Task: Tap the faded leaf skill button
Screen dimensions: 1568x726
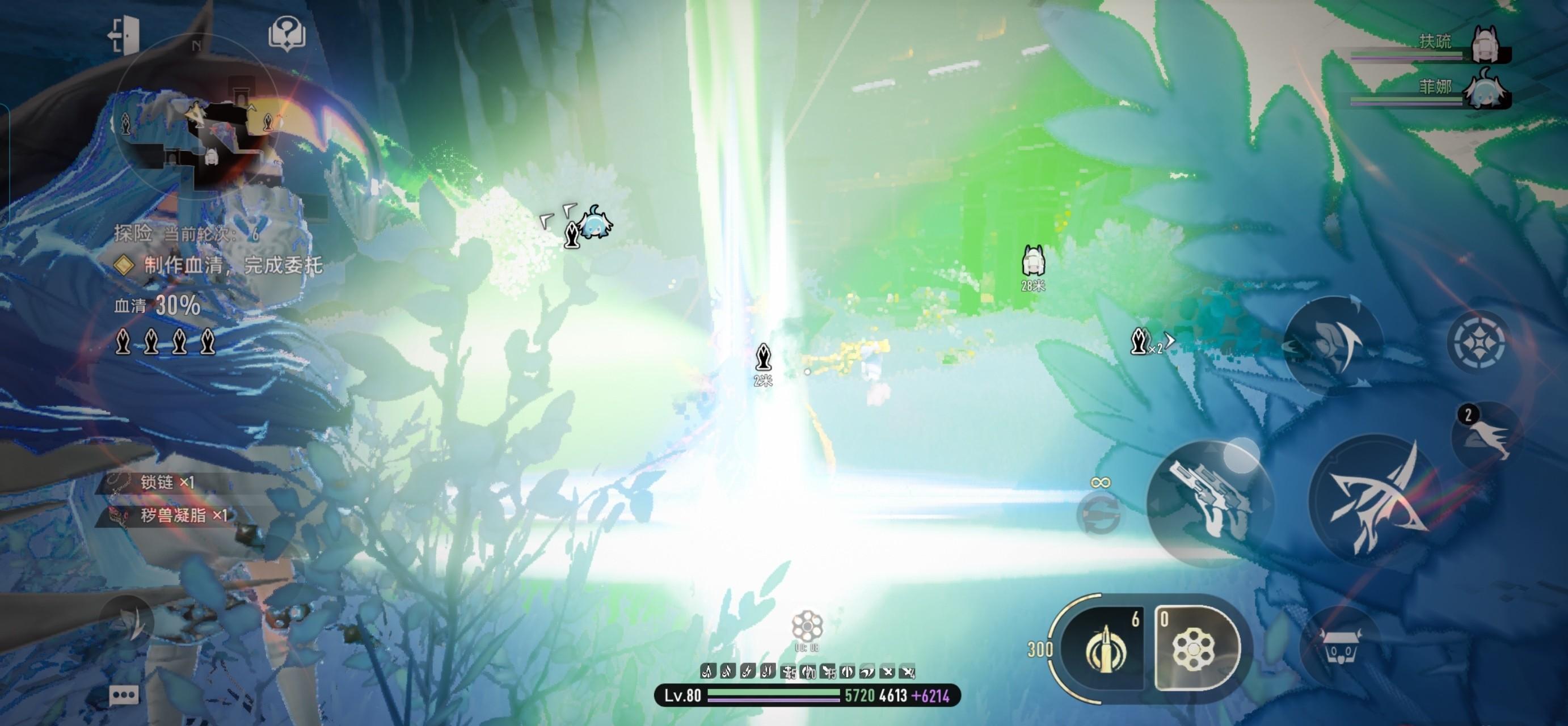Action: tap(128, 621)
